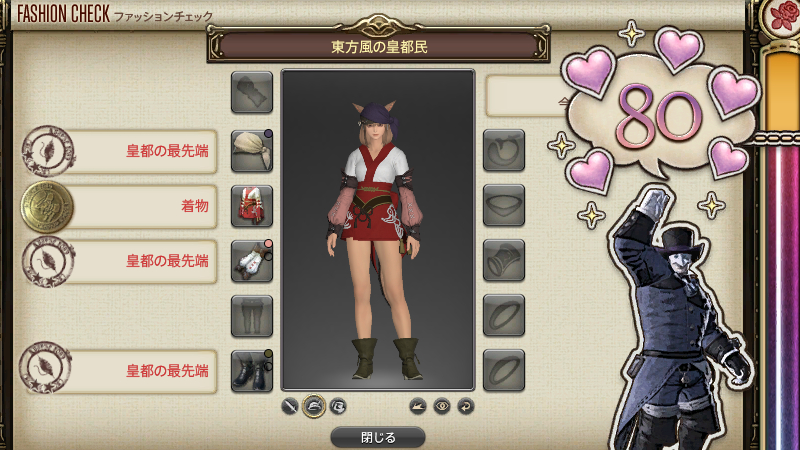The height and width of the screenshot is (450, 800).
Task: Toggle the weapon display icon
Action: [290, 407]
